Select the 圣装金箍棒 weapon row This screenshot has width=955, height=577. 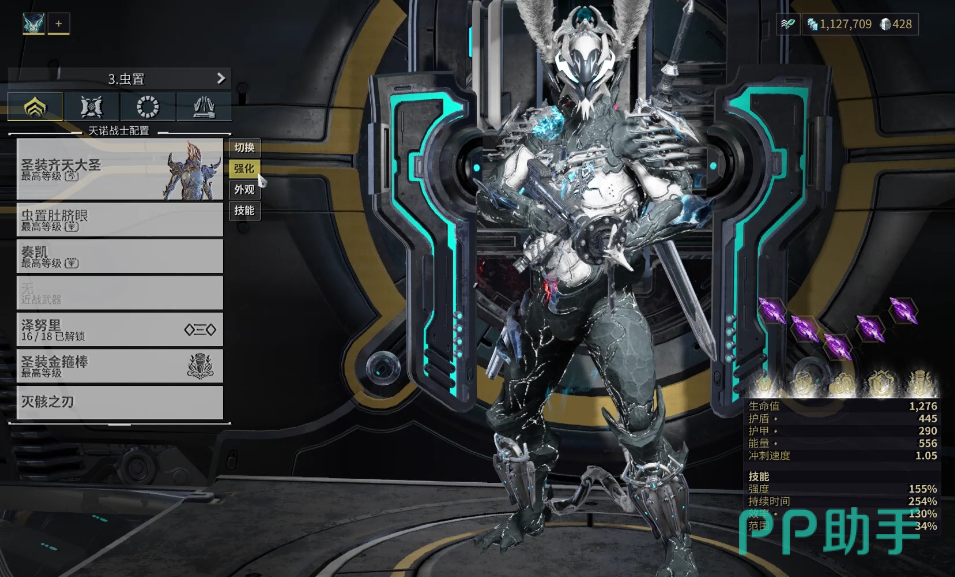tap(119, 365)
